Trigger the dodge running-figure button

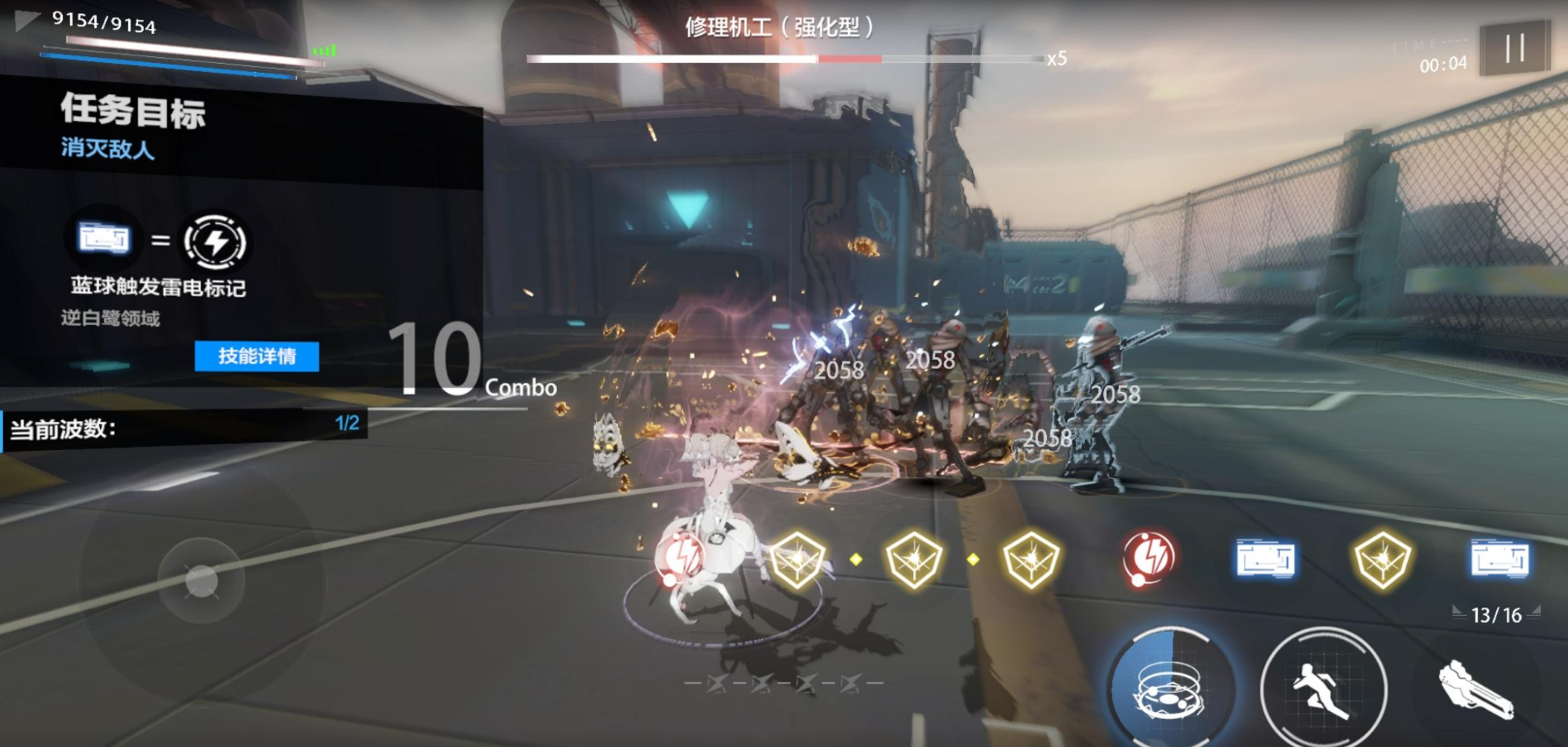coord(1323,688)
